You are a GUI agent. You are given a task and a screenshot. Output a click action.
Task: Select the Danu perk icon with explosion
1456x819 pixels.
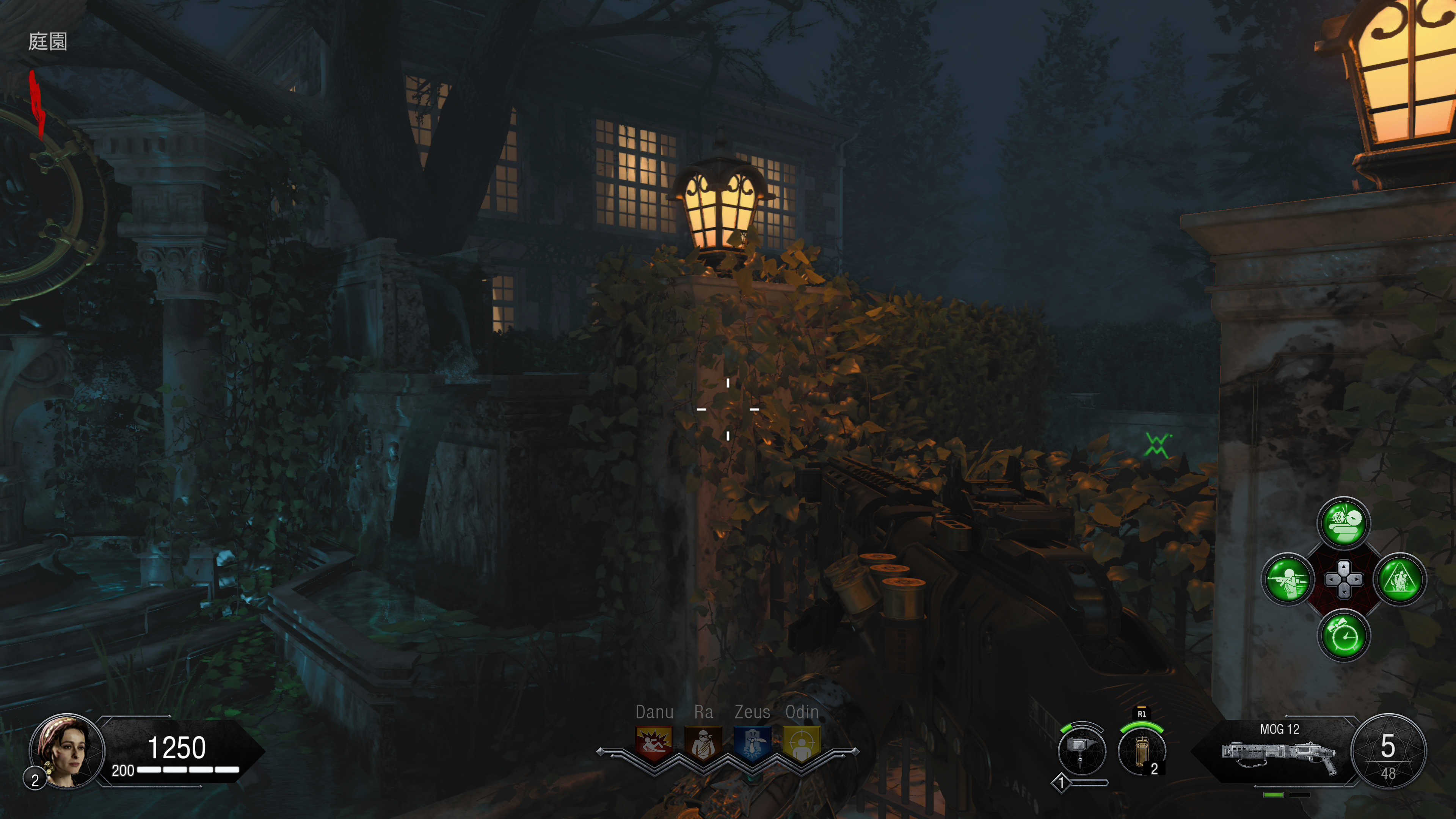tap(654, 743)
